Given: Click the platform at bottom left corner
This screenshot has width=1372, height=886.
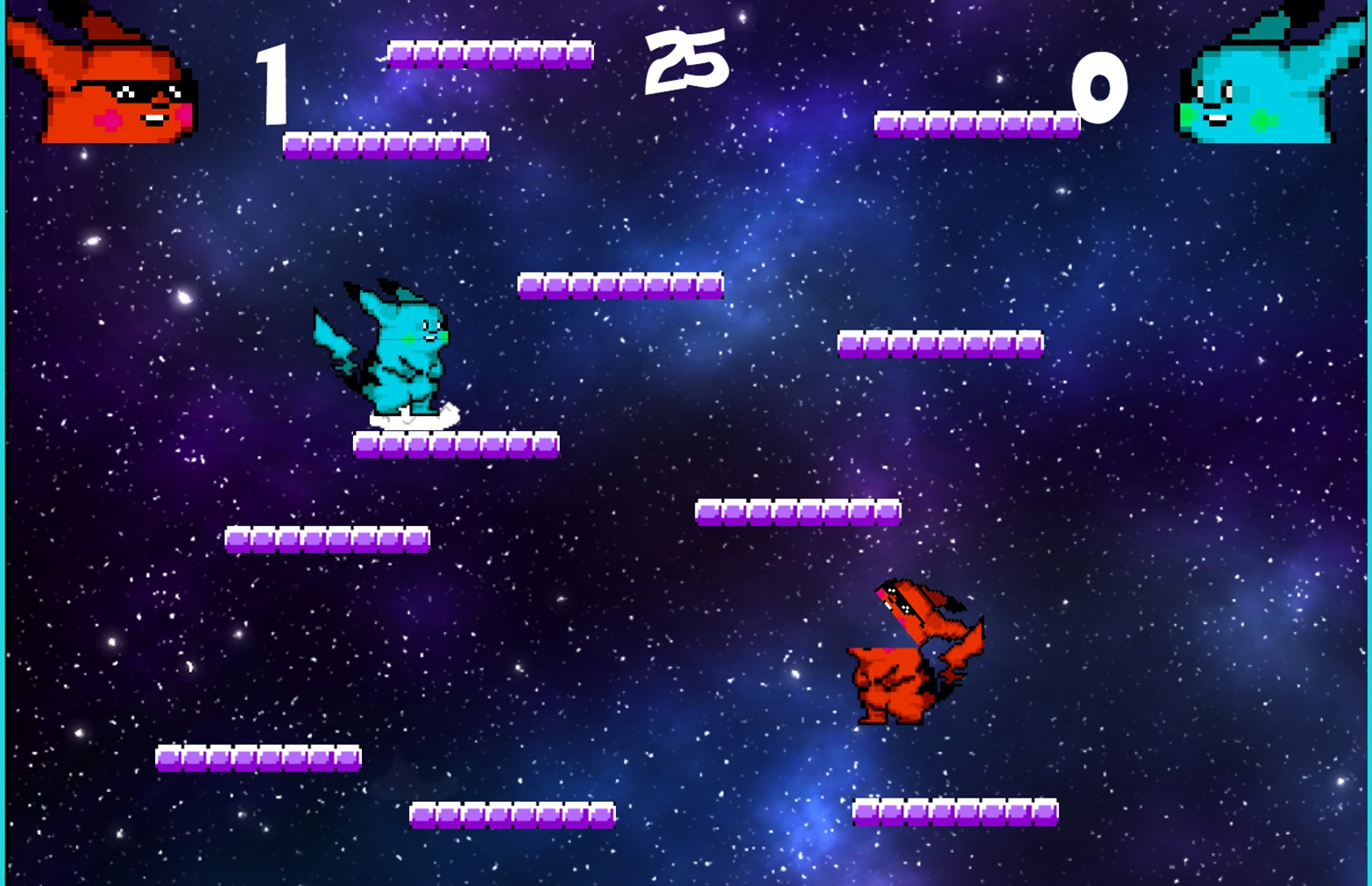Looking at the screenshot, I should pos(258,758).
